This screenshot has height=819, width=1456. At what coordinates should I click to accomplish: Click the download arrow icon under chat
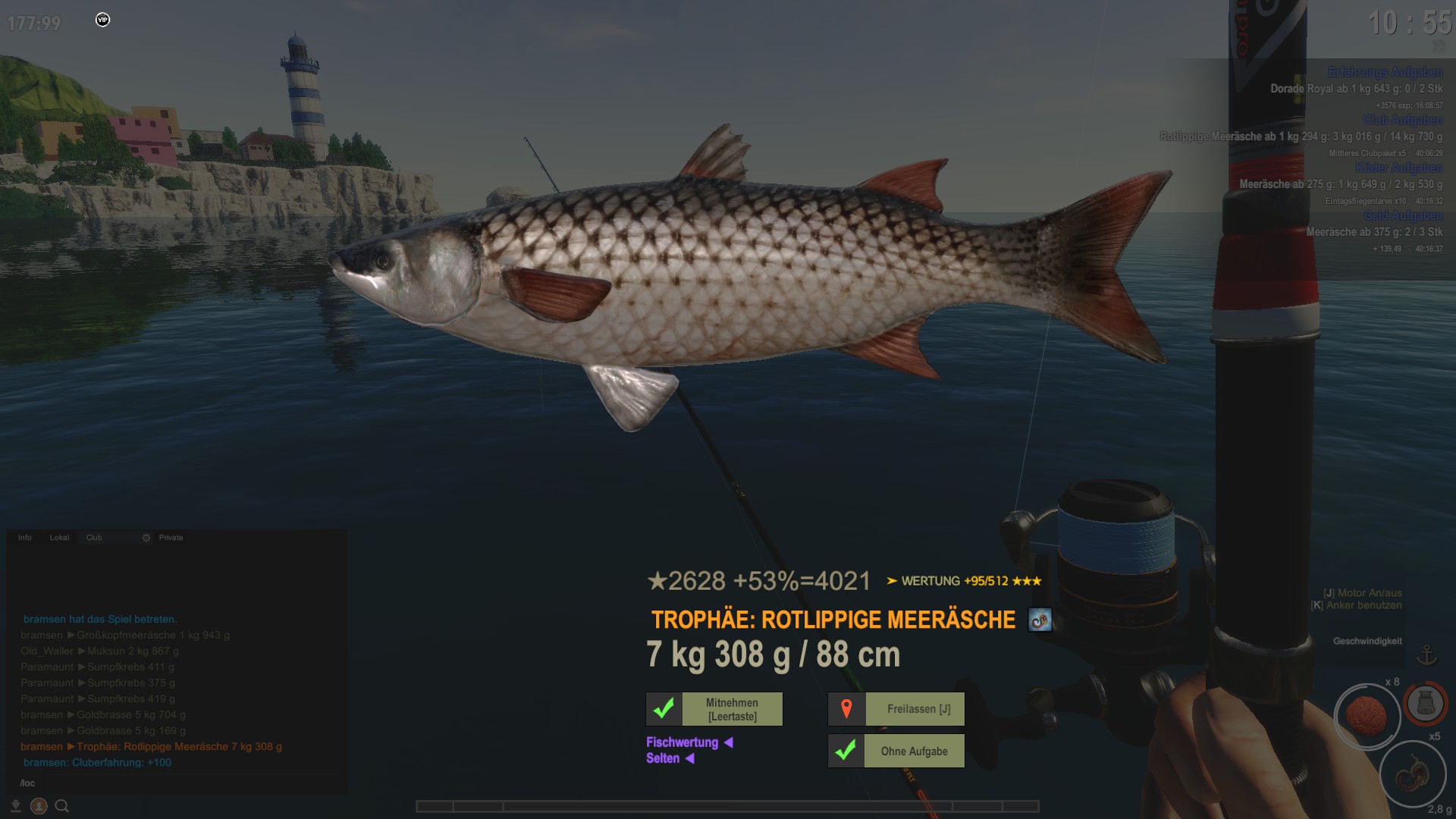click(15, 806)
